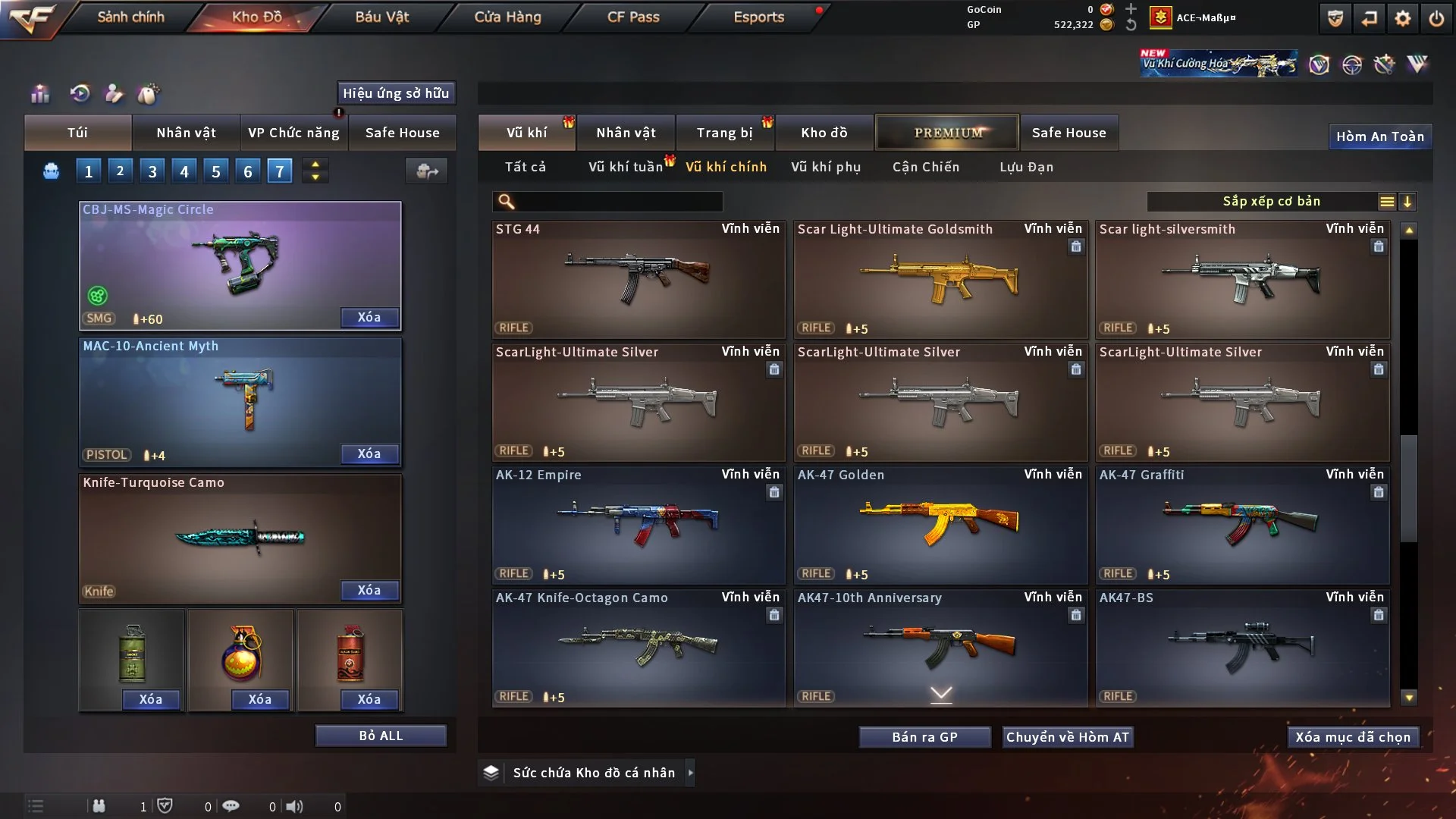Viewport: 1456px width, 819px height.
Task: Select the AK-47 Golden rifle
Action: click(x=940, y=523)
